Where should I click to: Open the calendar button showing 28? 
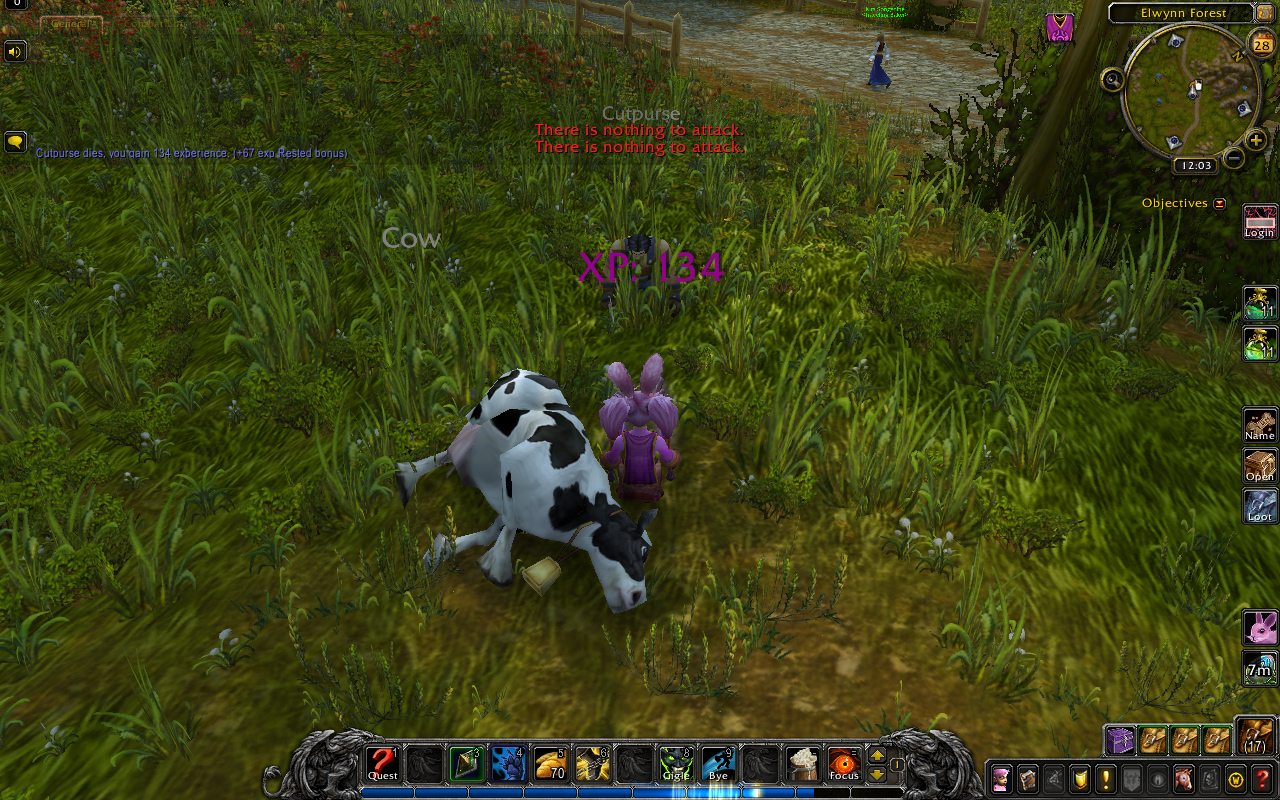pyautogui.click(x=1261, y=42)
